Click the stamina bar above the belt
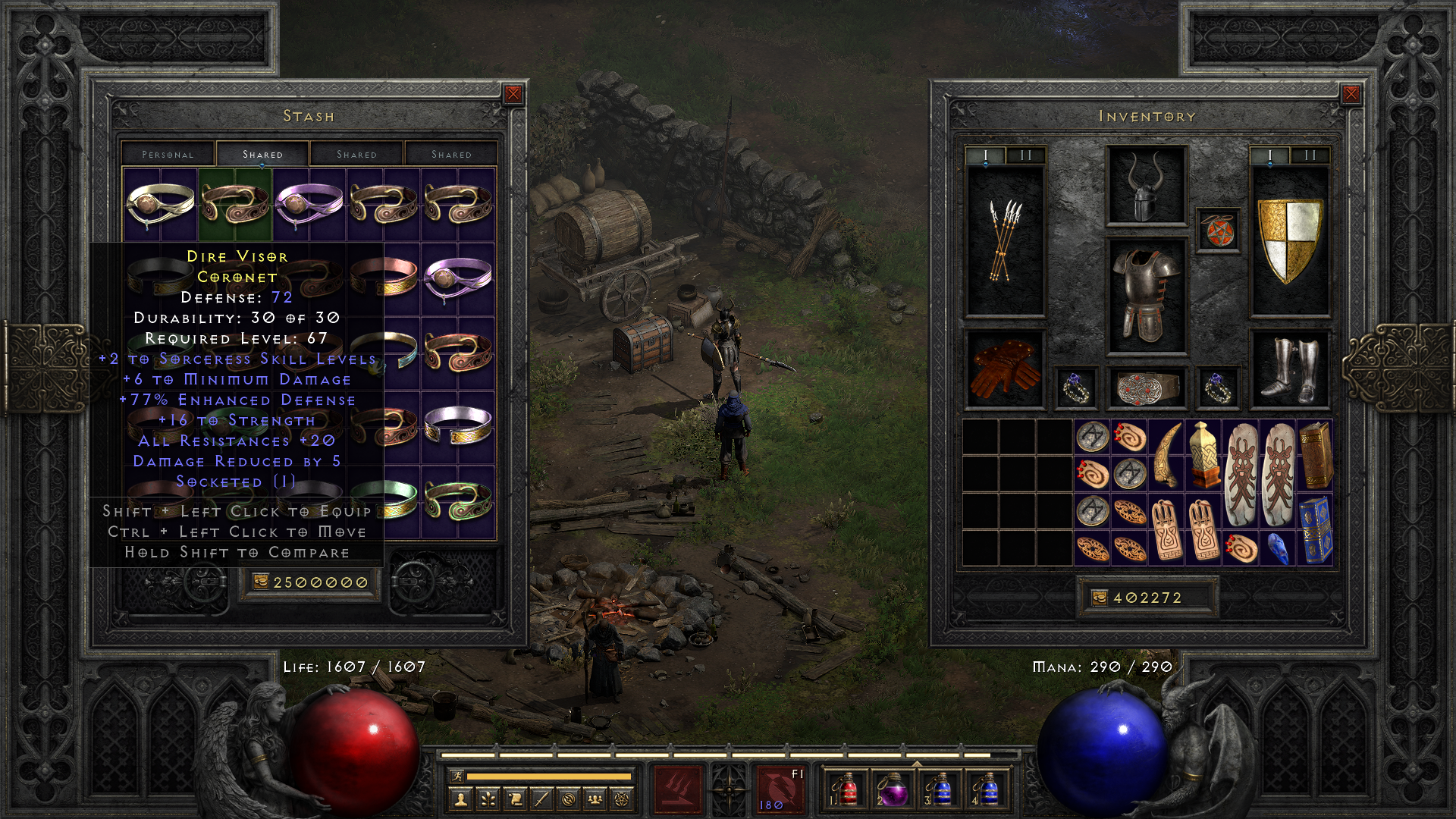1456x819 pixels. pyautogui.click(x=548, y=777)
